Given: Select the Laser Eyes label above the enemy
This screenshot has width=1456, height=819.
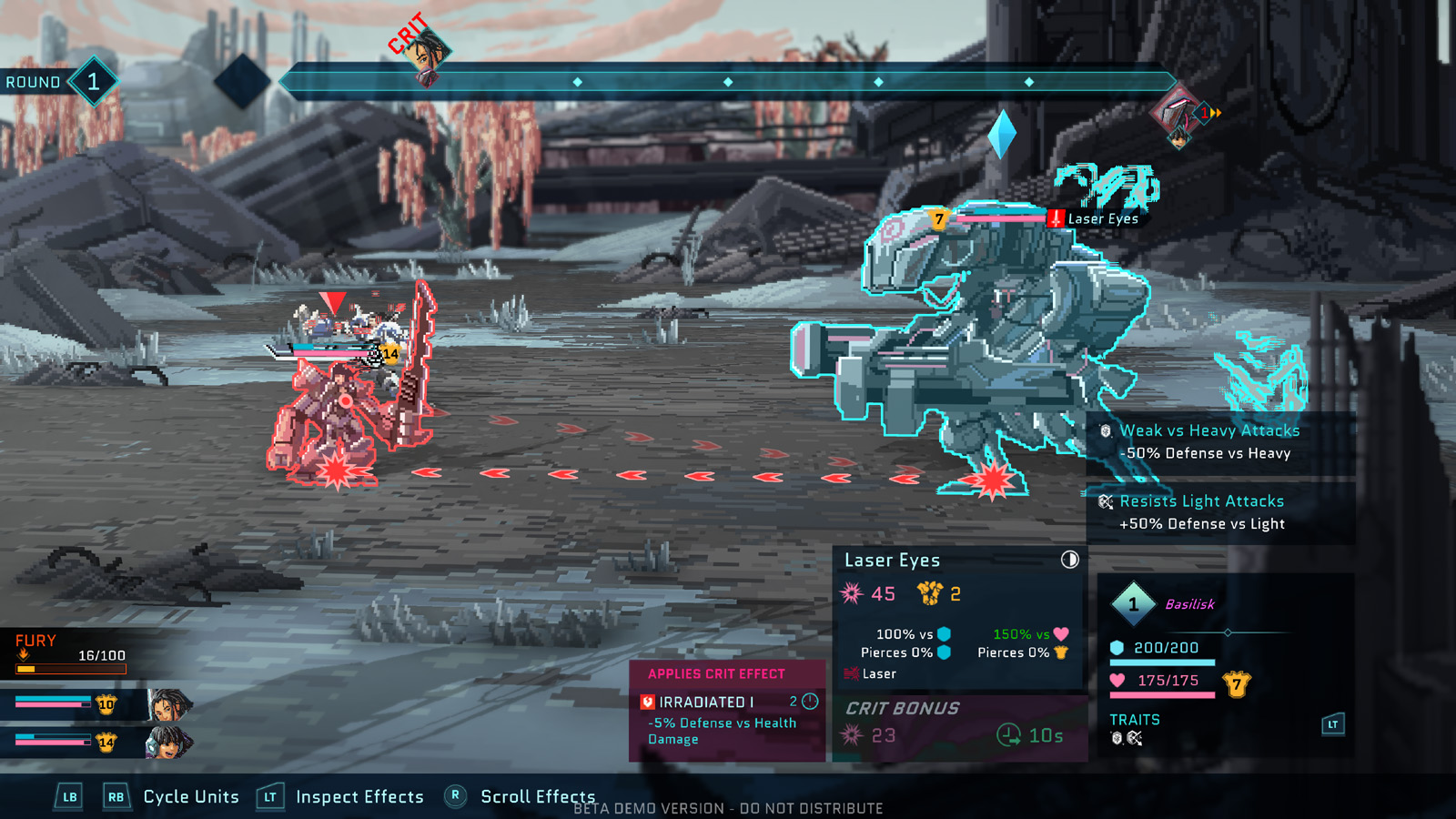Looking at the screenshot, I should click(x=1103, y=219).
